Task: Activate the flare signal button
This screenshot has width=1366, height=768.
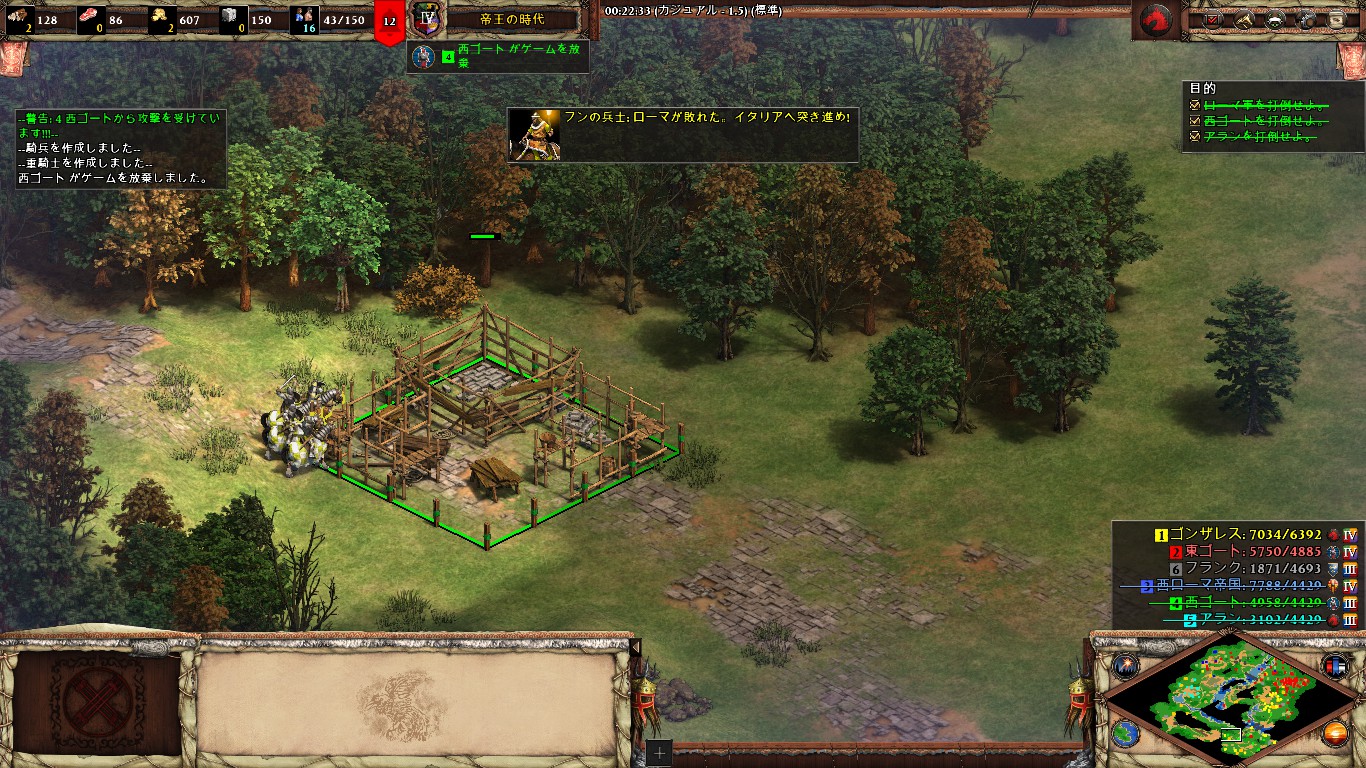Action: 1127,665
